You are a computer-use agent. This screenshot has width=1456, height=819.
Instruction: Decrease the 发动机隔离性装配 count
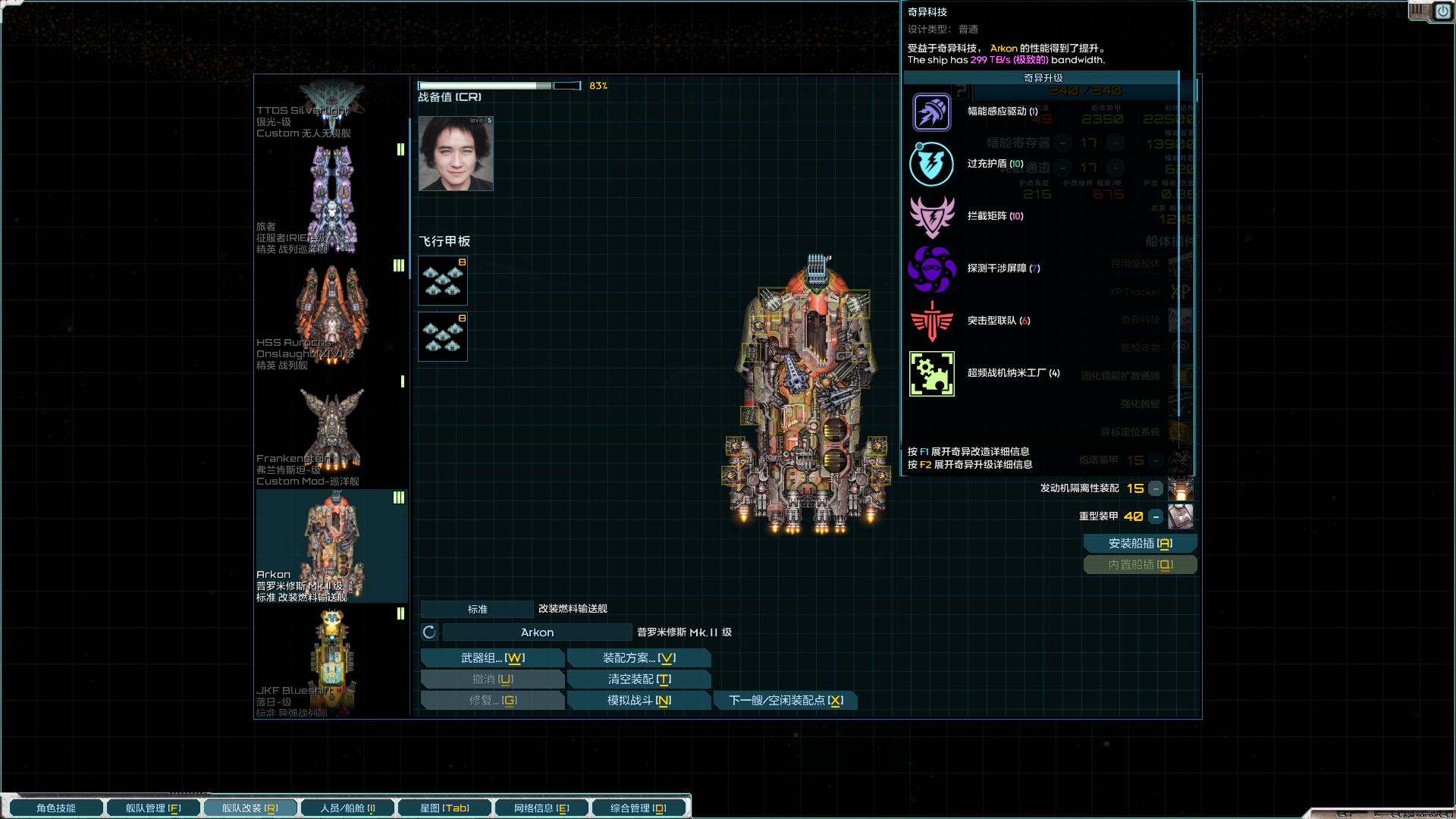coord(1156,489)
